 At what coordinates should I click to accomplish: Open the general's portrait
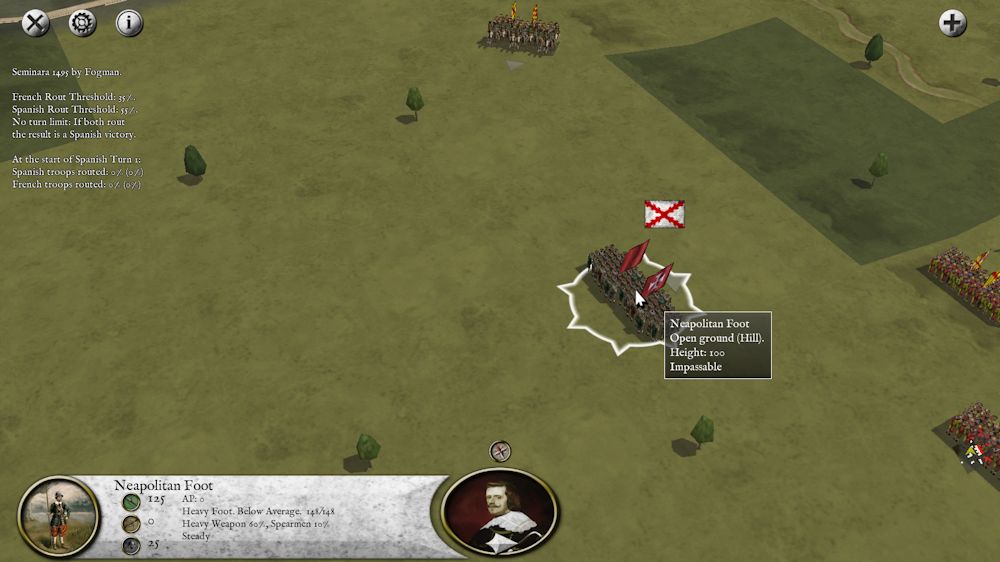500,511
